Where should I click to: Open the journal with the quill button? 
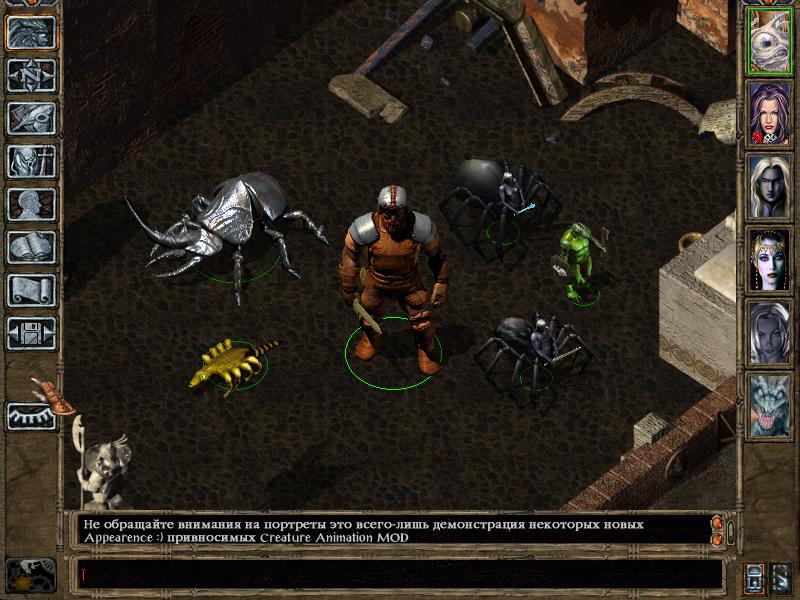point(31,118)
